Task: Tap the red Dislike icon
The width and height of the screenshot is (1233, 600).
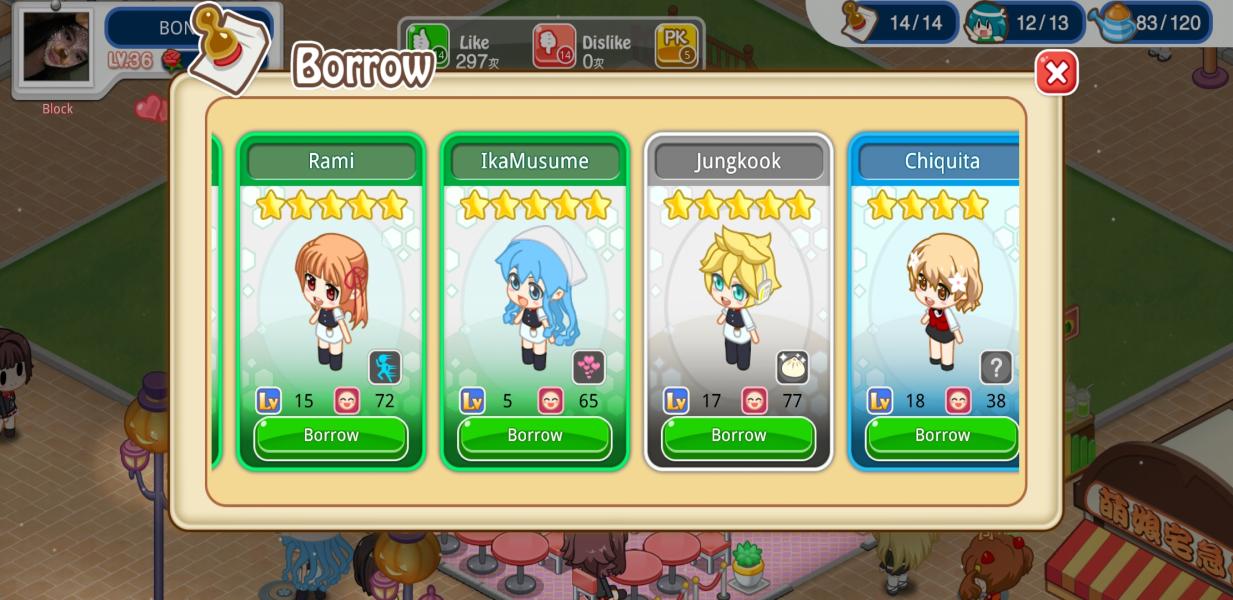Action: coord(553,46)
